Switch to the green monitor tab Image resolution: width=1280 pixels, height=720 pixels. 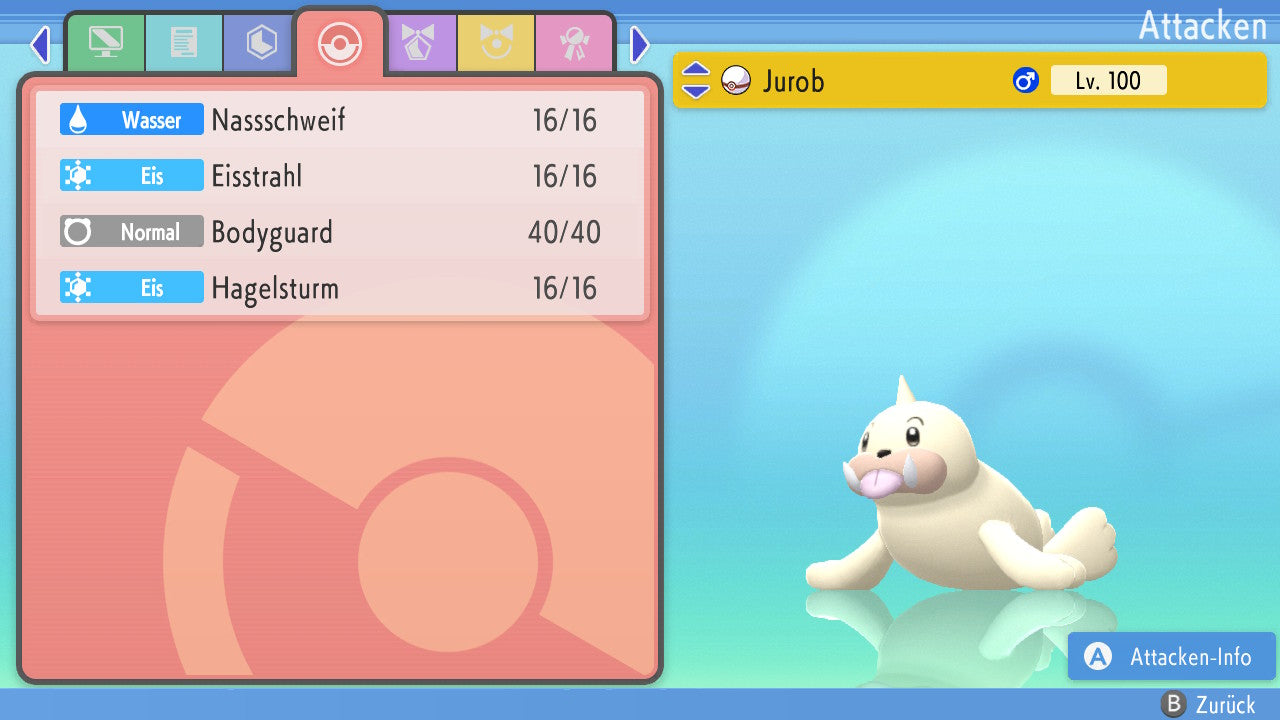pos(105,43)
